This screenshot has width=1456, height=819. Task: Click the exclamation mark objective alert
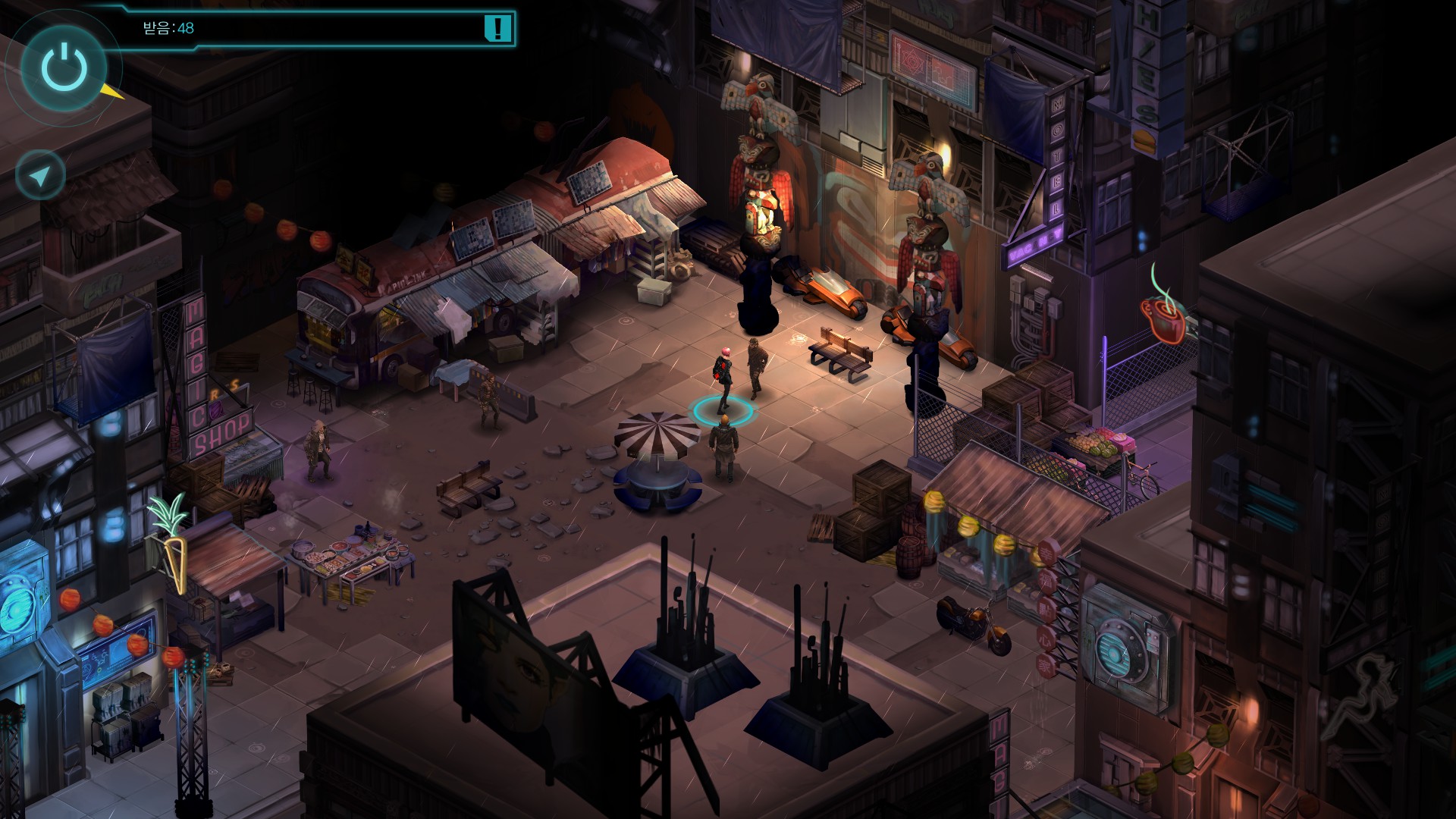pyautogui.click(x=497, y=29)
